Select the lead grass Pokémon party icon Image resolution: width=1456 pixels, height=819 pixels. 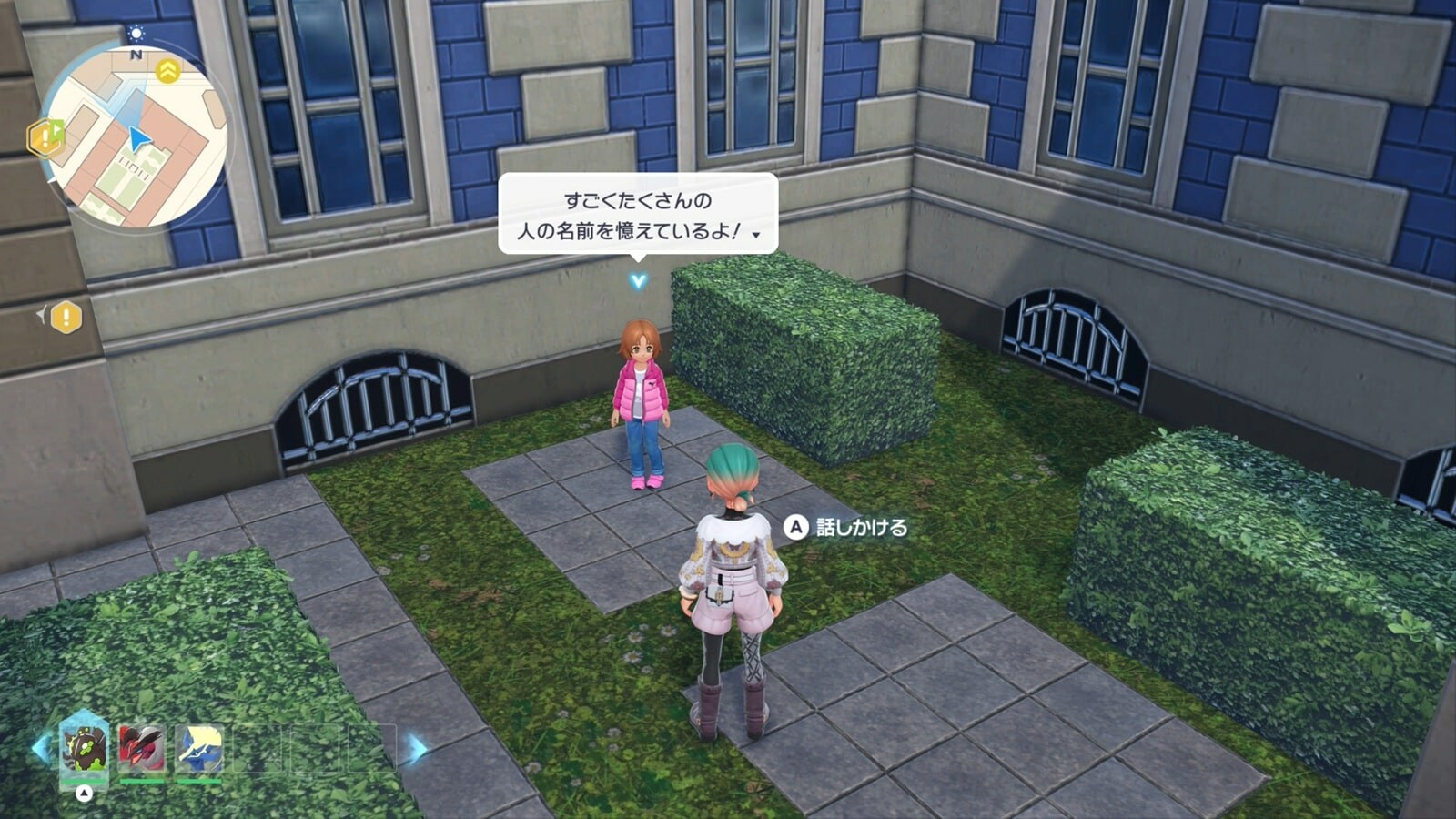(x=83, y=750)
